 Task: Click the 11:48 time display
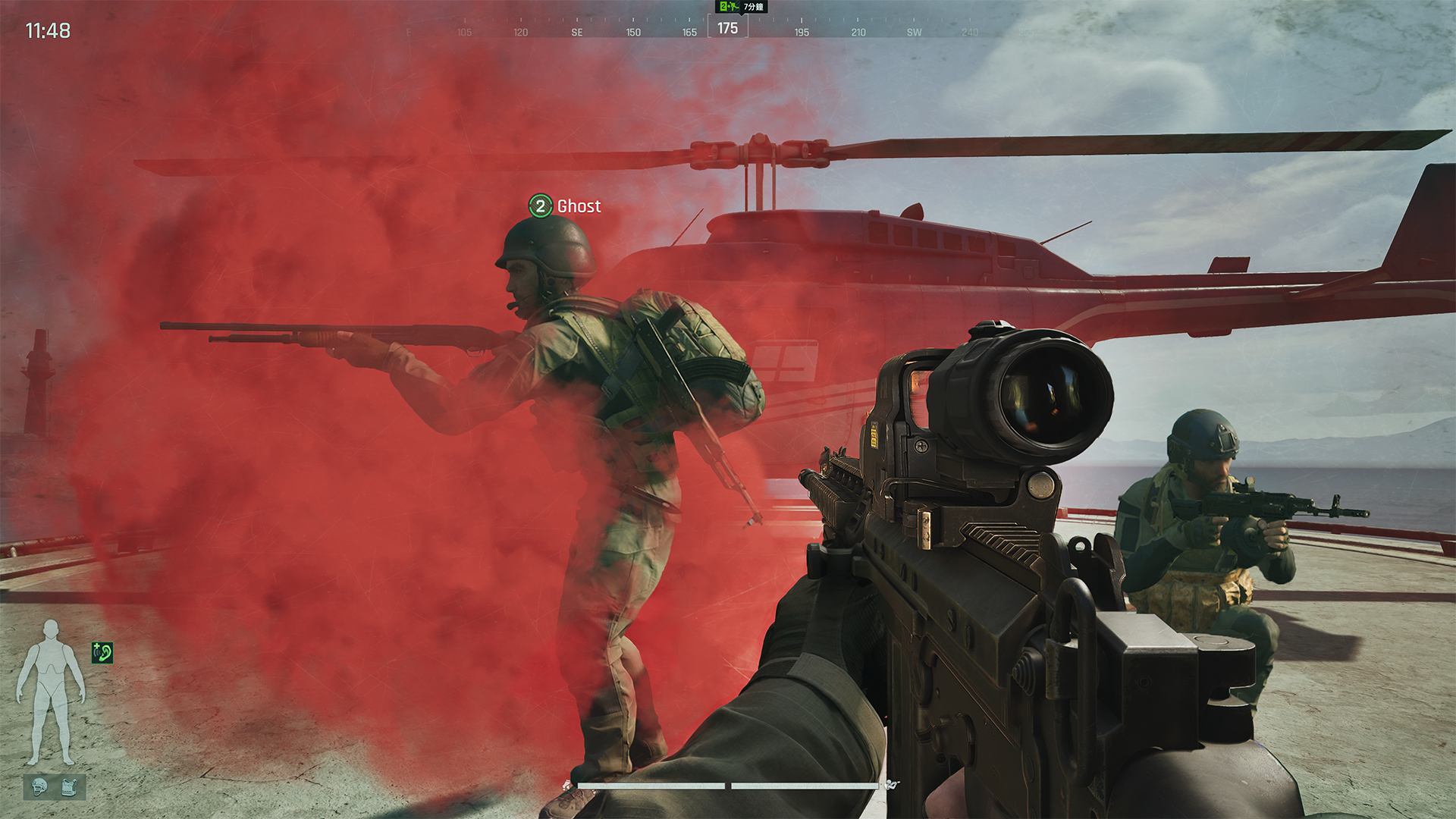(x=47, y=32)
